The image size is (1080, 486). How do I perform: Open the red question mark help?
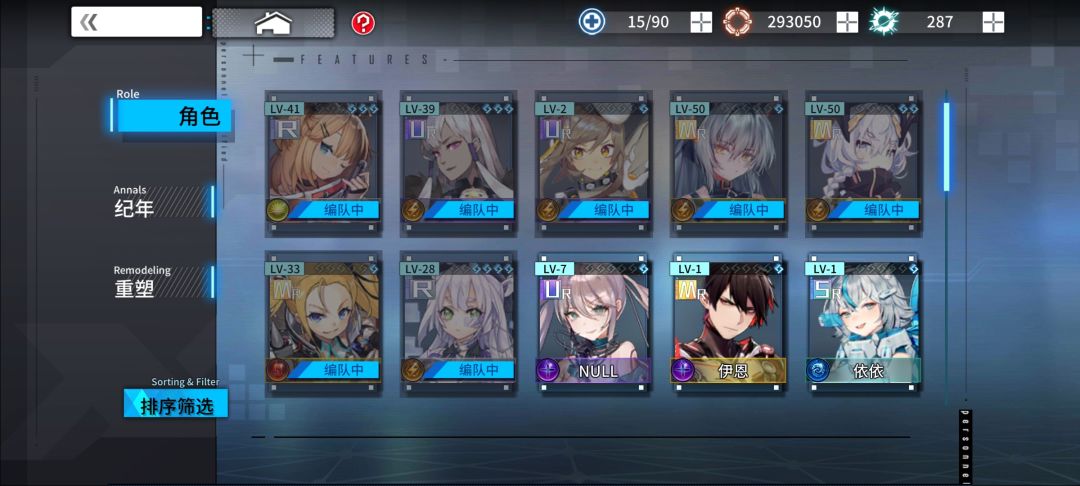point(363,22)
